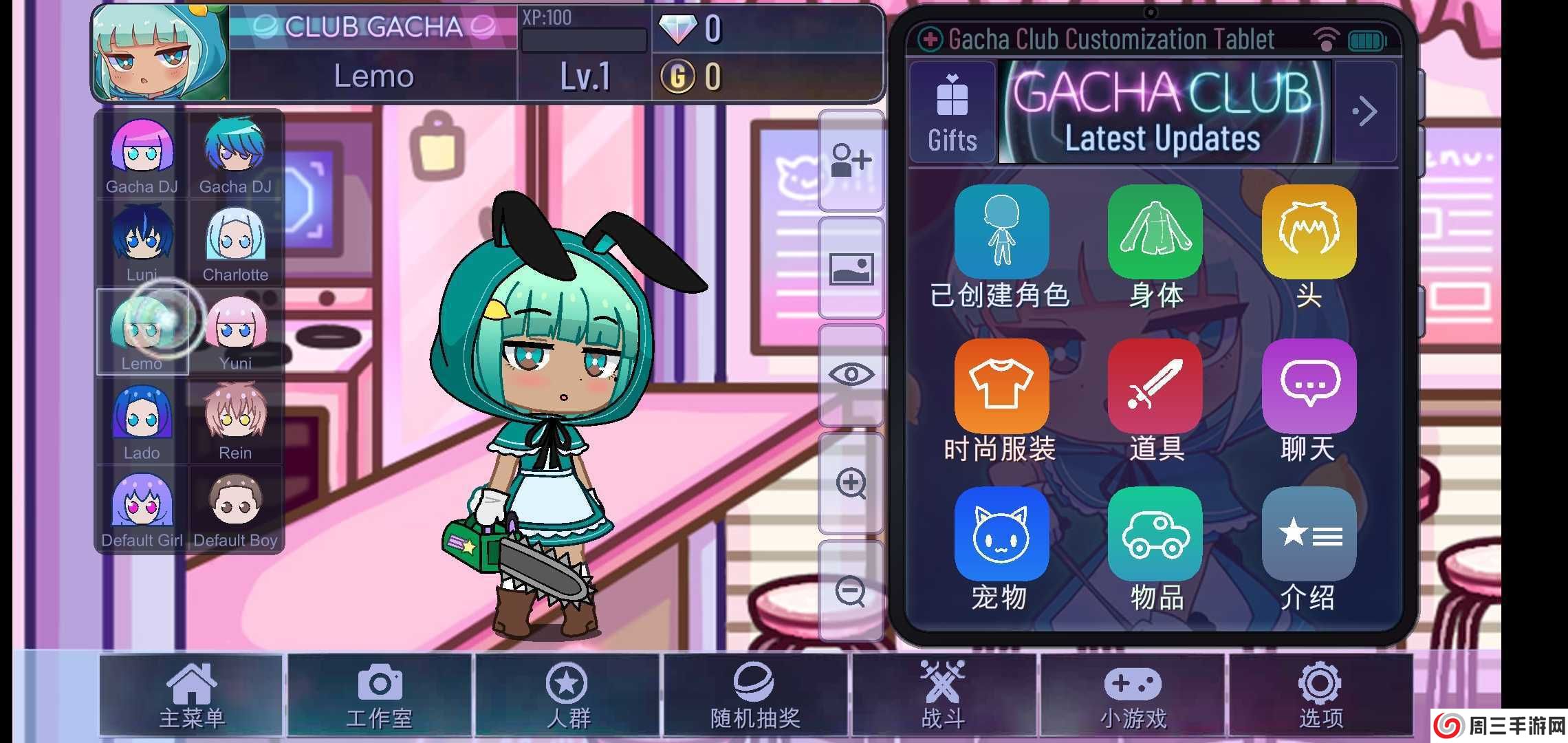Viewport: 1568px width, 743px height.
Task: Toggle the eye visibility button
Action: [851, 375]
